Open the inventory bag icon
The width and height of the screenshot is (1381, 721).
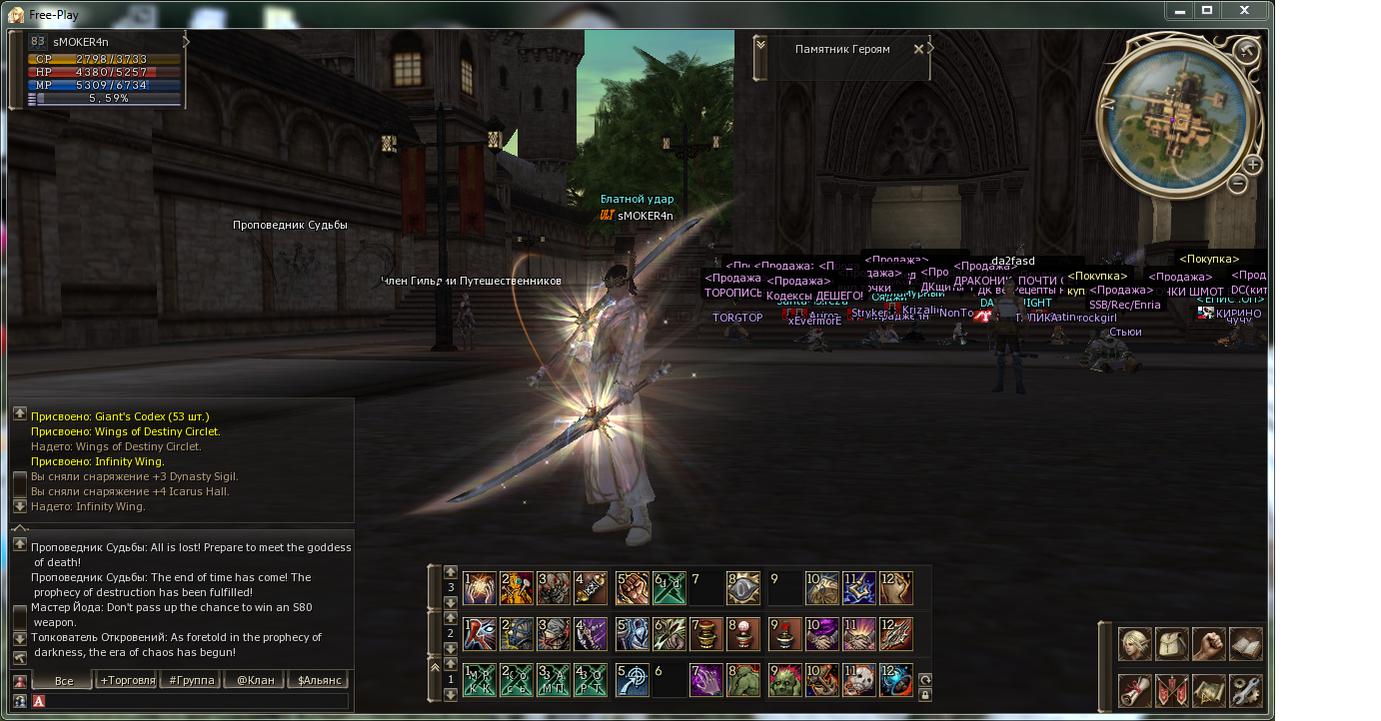pyautogui.click(x=1171, y=645)
